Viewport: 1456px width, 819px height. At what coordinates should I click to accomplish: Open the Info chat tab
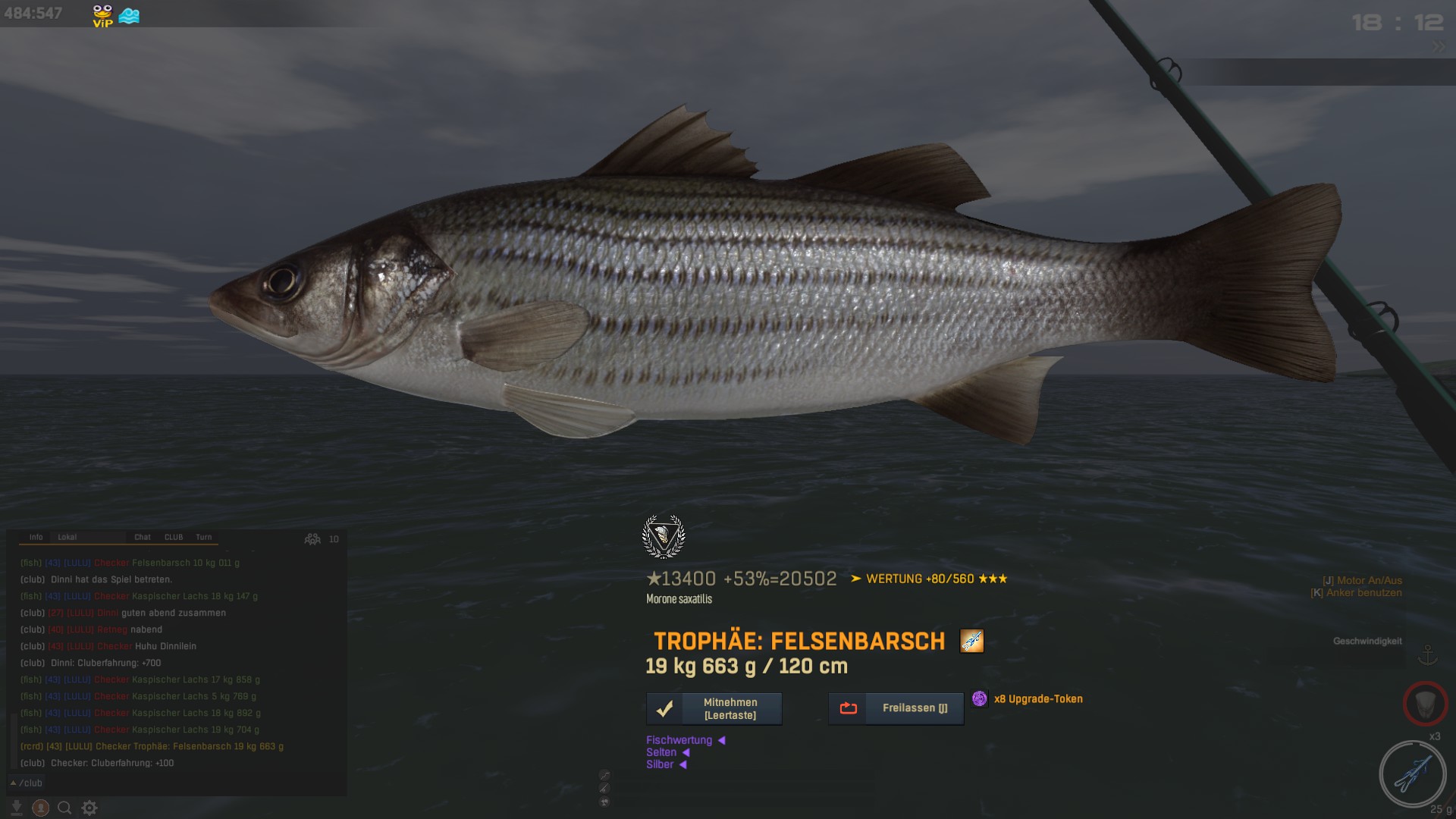(36, 537)
